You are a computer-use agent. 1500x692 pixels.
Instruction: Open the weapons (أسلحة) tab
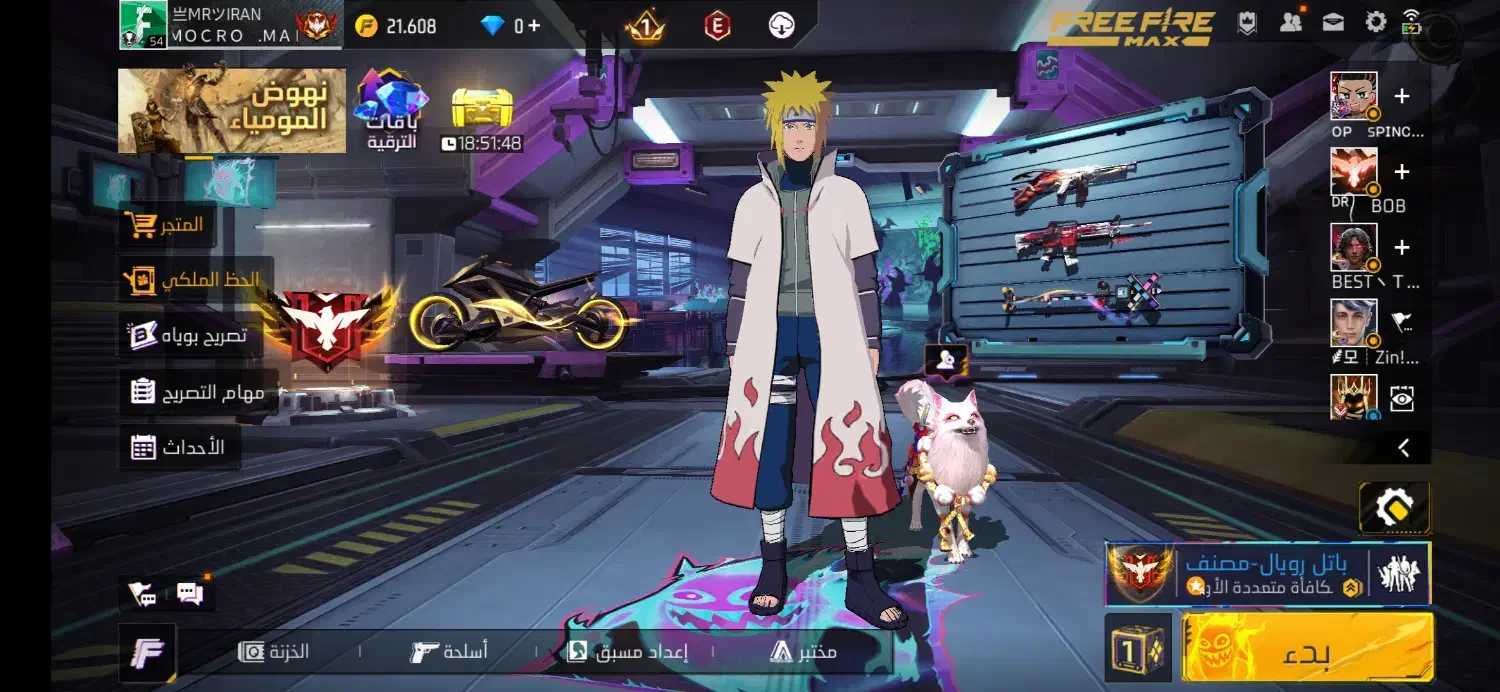pos(449,652)
